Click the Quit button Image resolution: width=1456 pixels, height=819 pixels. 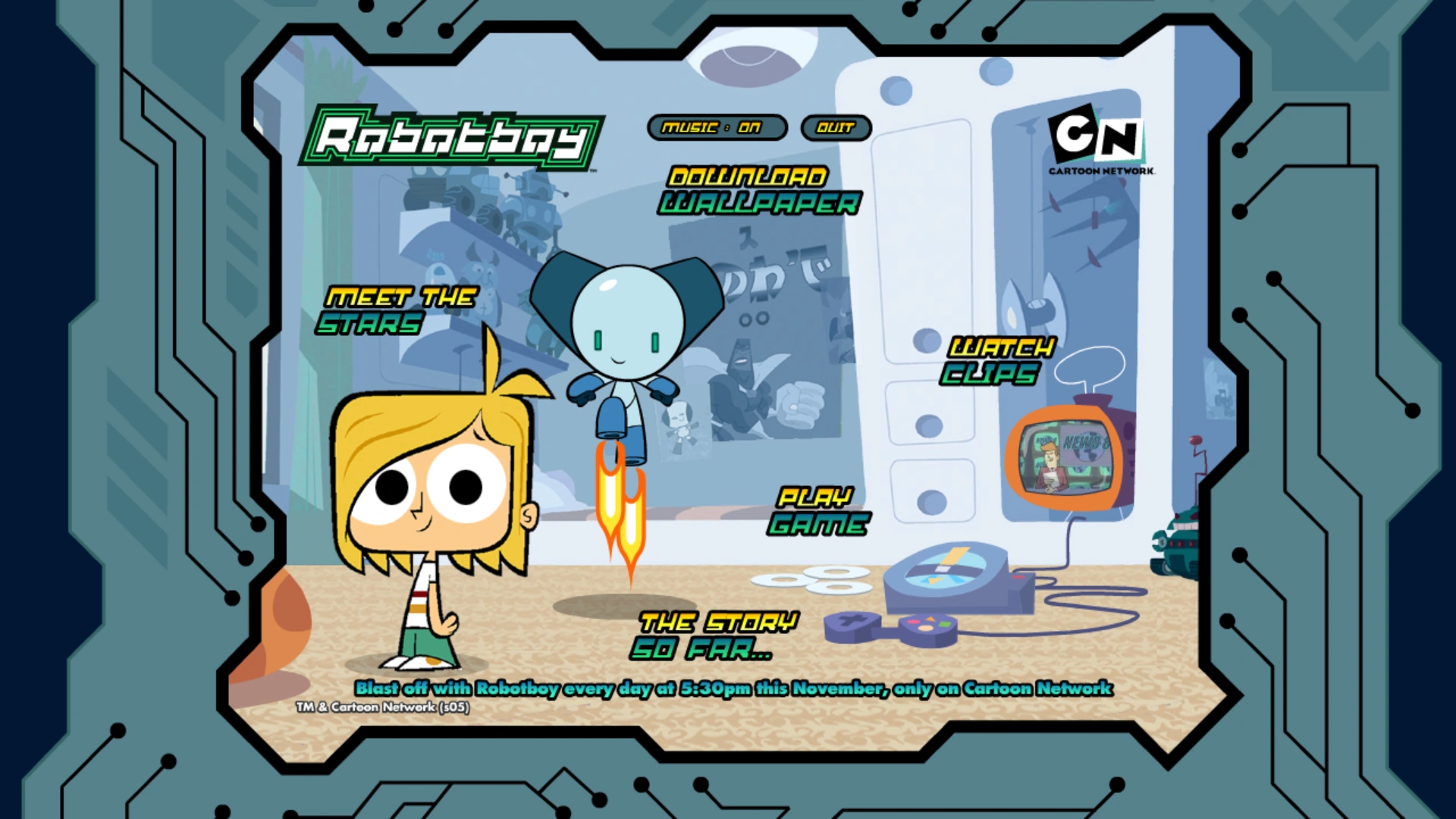tap(835, 127)
